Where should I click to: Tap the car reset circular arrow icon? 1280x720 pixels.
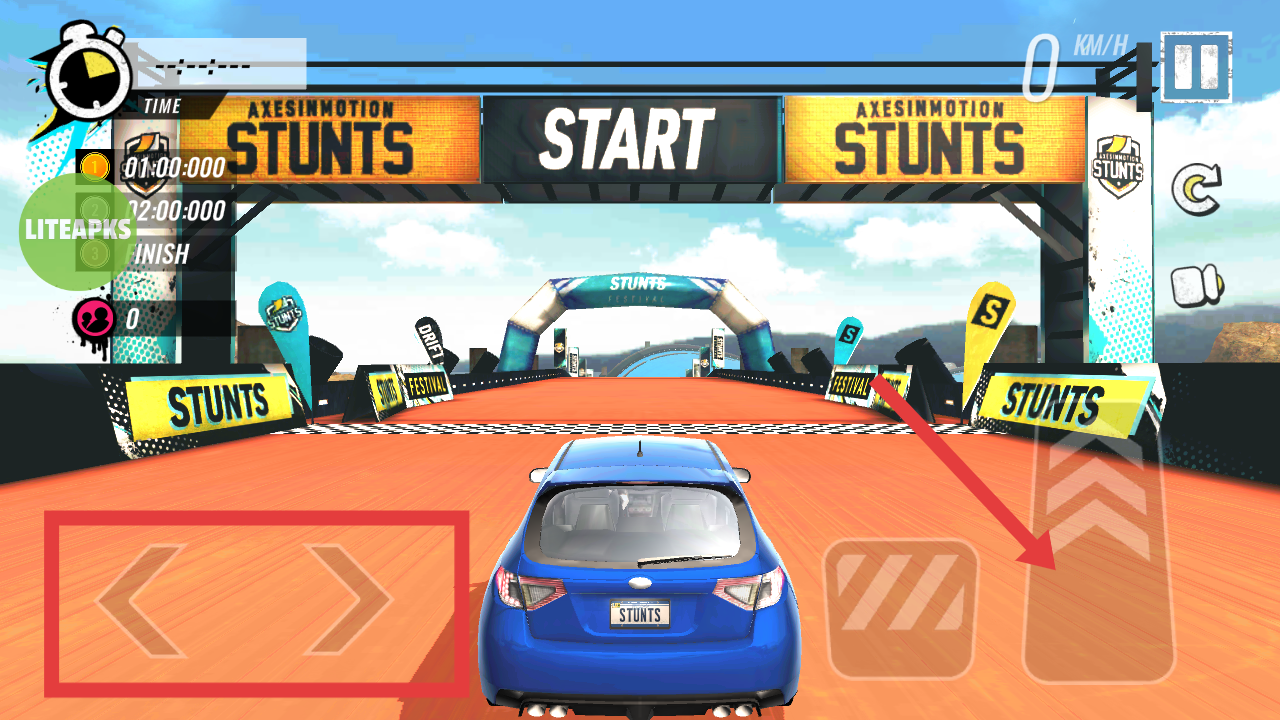(1197, 190)
